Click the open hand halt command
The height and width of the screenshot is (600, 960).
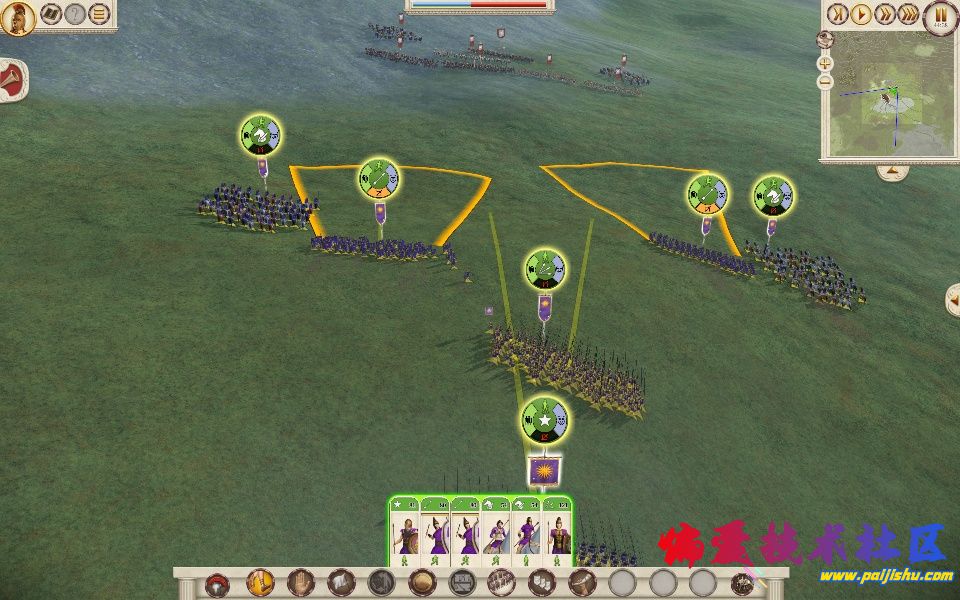301,583
